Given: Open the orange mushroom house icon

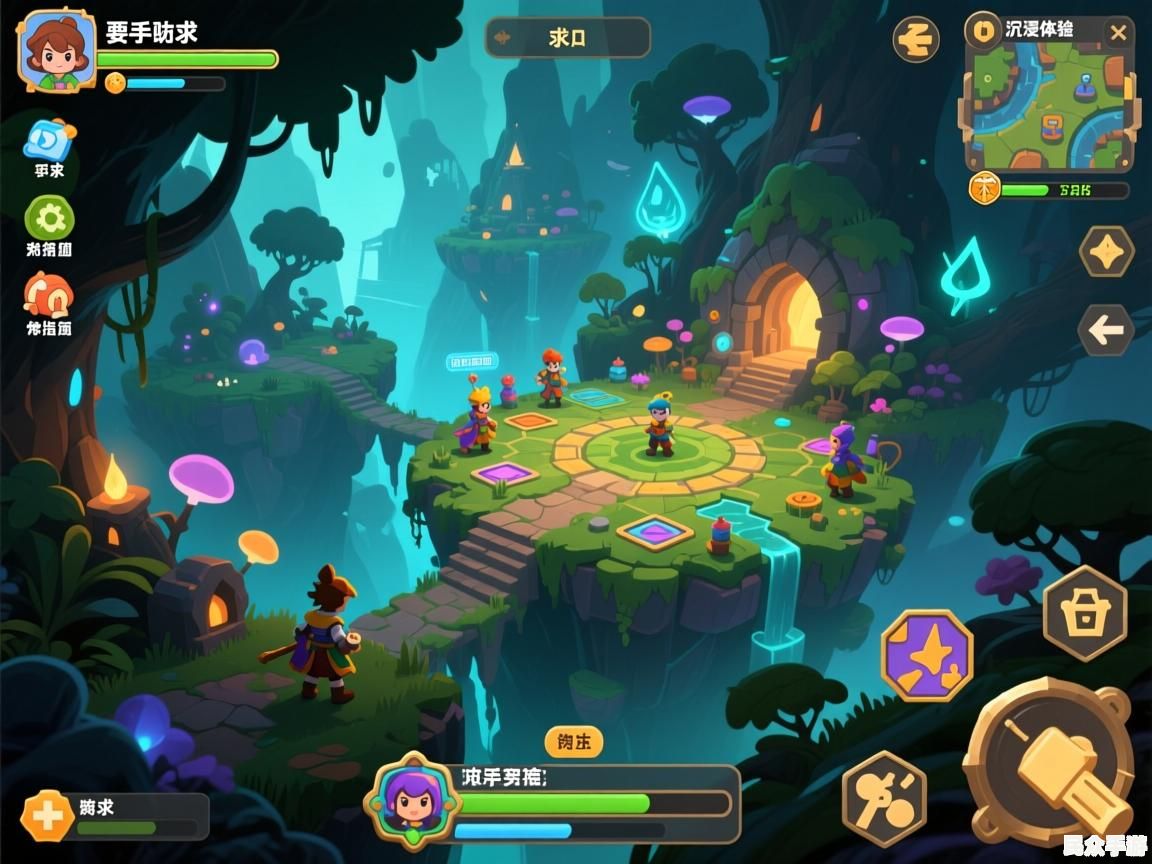Looking at the screenshot, I should point(48,295).
